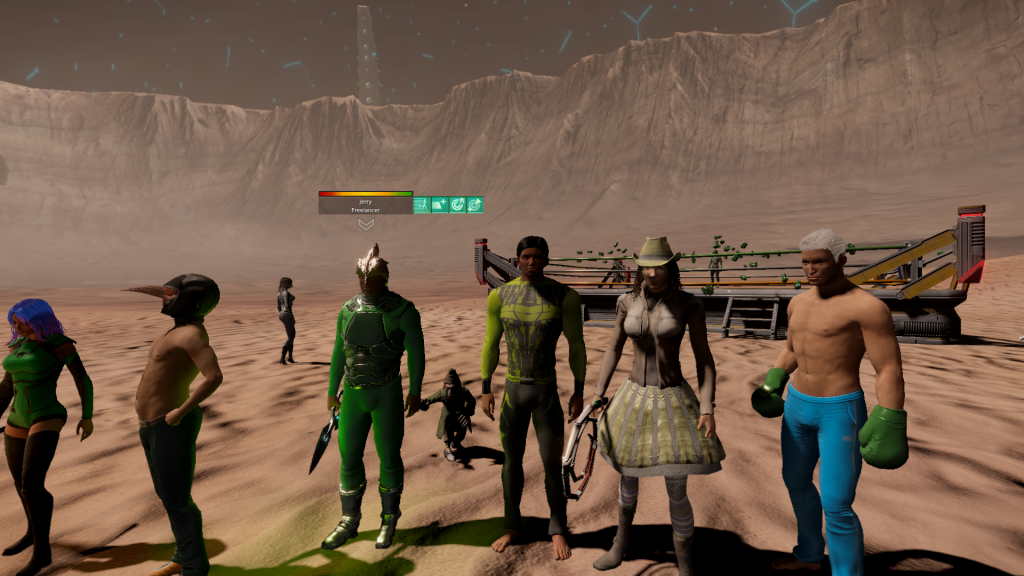Click the target with padlock icon
The height and width of the screenshot is (576, 1024).
(x=457, y=205)
